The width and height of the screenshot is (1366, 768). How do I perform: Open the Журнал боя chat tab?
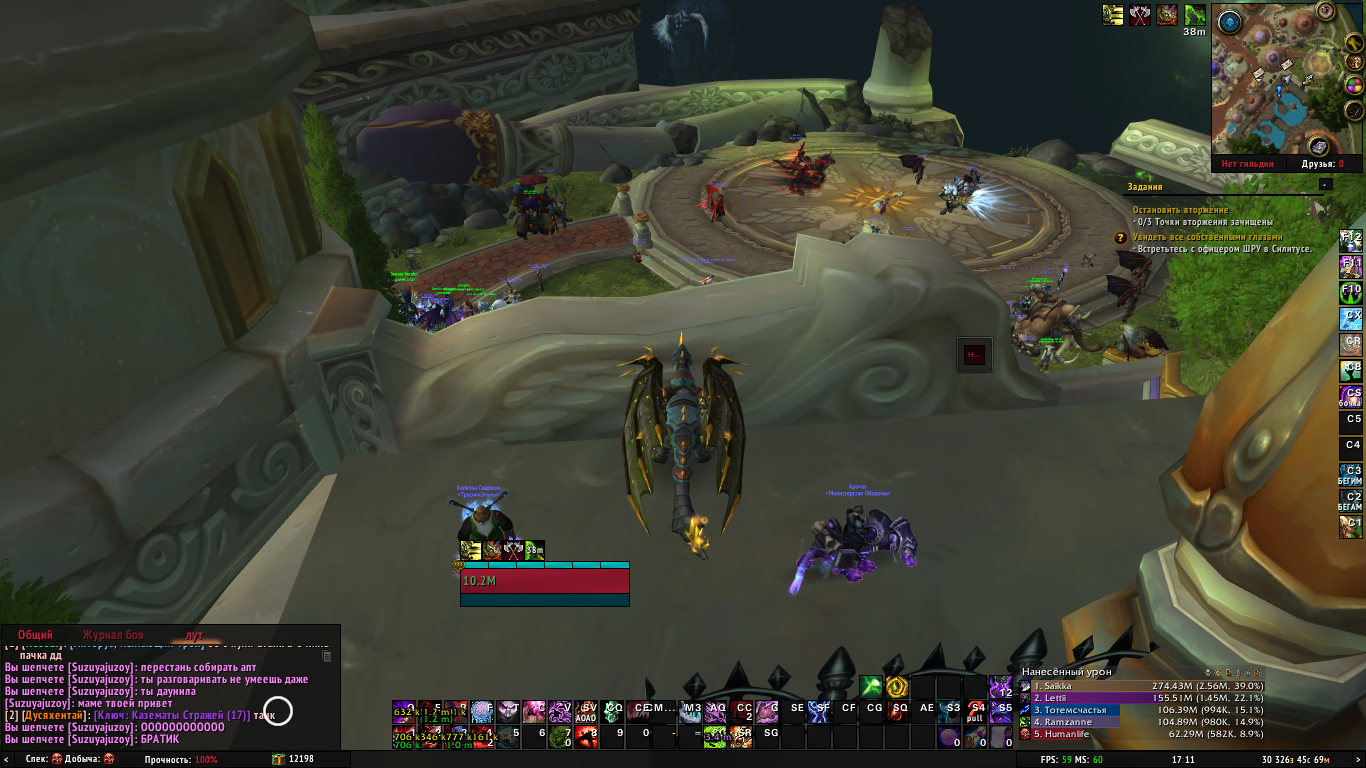pos(113,635)
